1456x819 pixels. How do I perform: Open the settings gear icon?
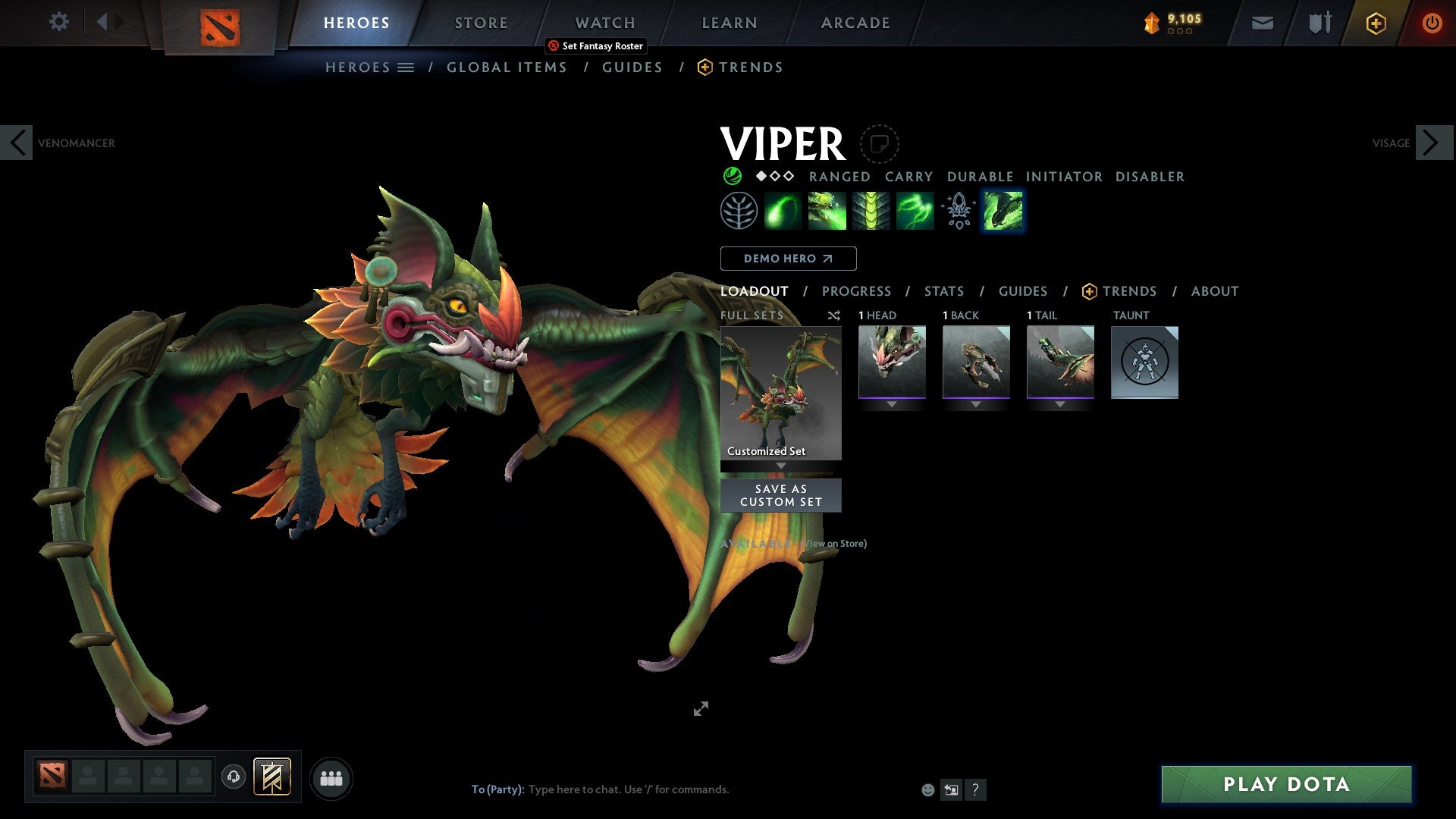pyautogui.click(x=58, y=21)
